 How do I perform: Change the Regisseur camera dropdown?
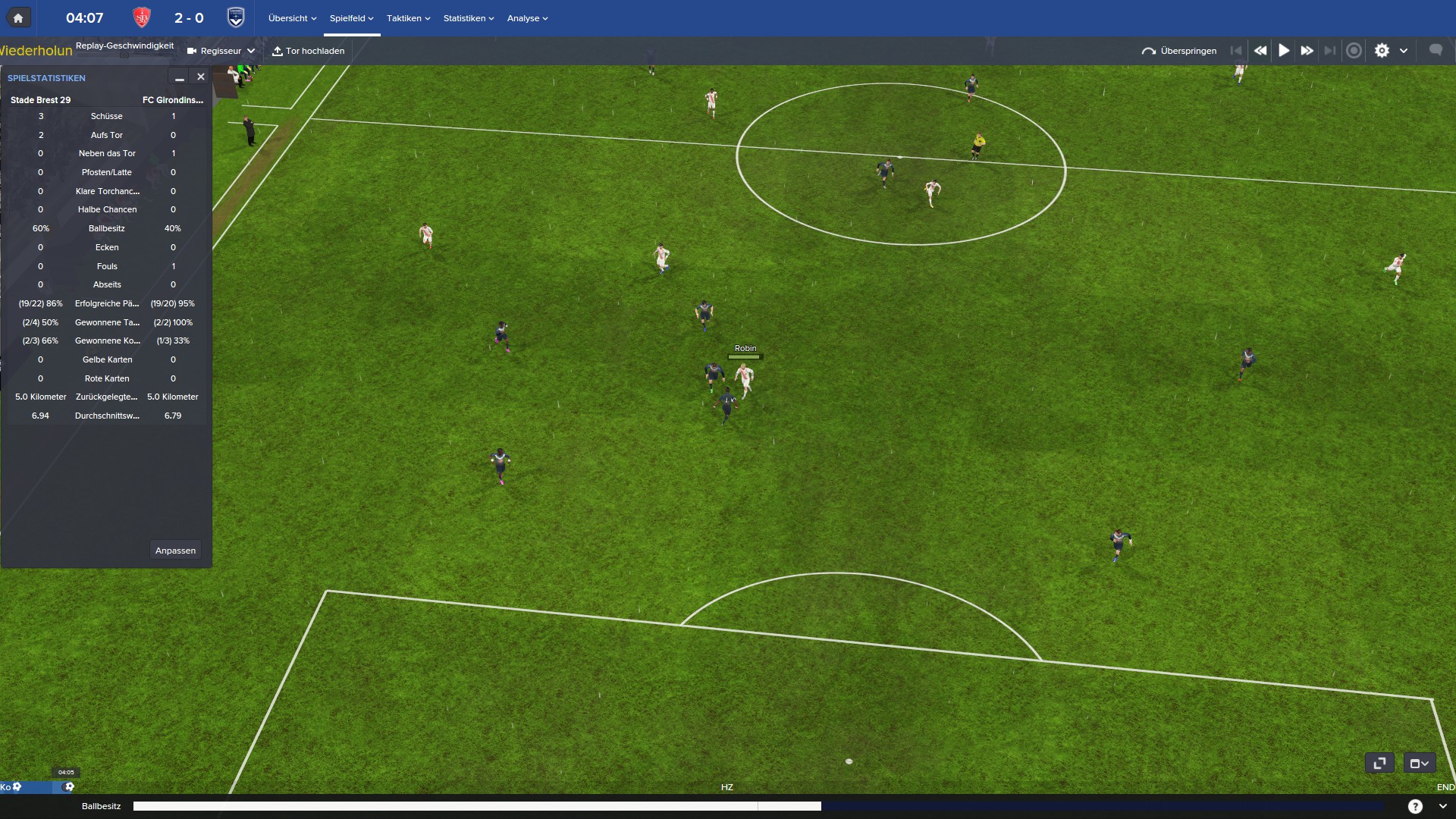221,51
